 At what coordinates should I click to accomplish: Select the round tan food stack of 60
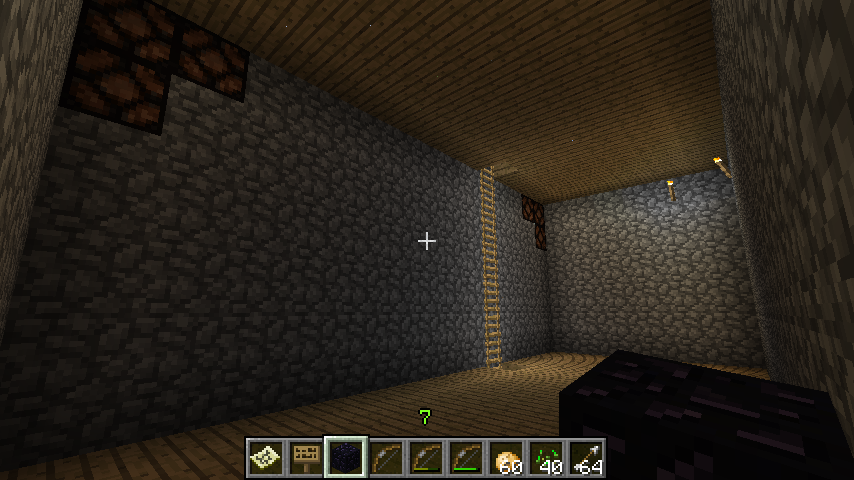[x=506, y=458]
